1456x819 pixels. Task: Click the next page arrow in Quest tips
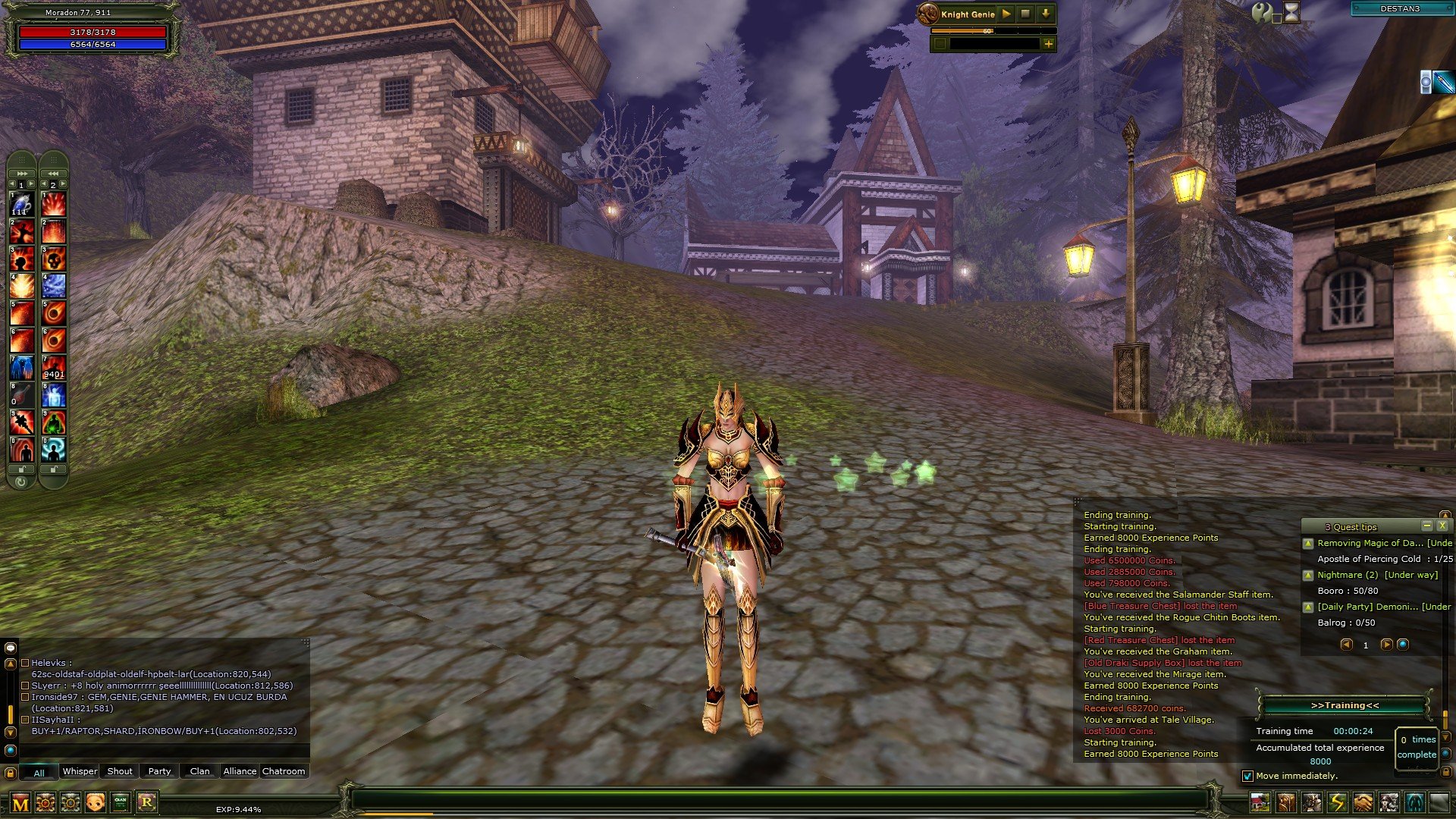[x=1387, y=645]
